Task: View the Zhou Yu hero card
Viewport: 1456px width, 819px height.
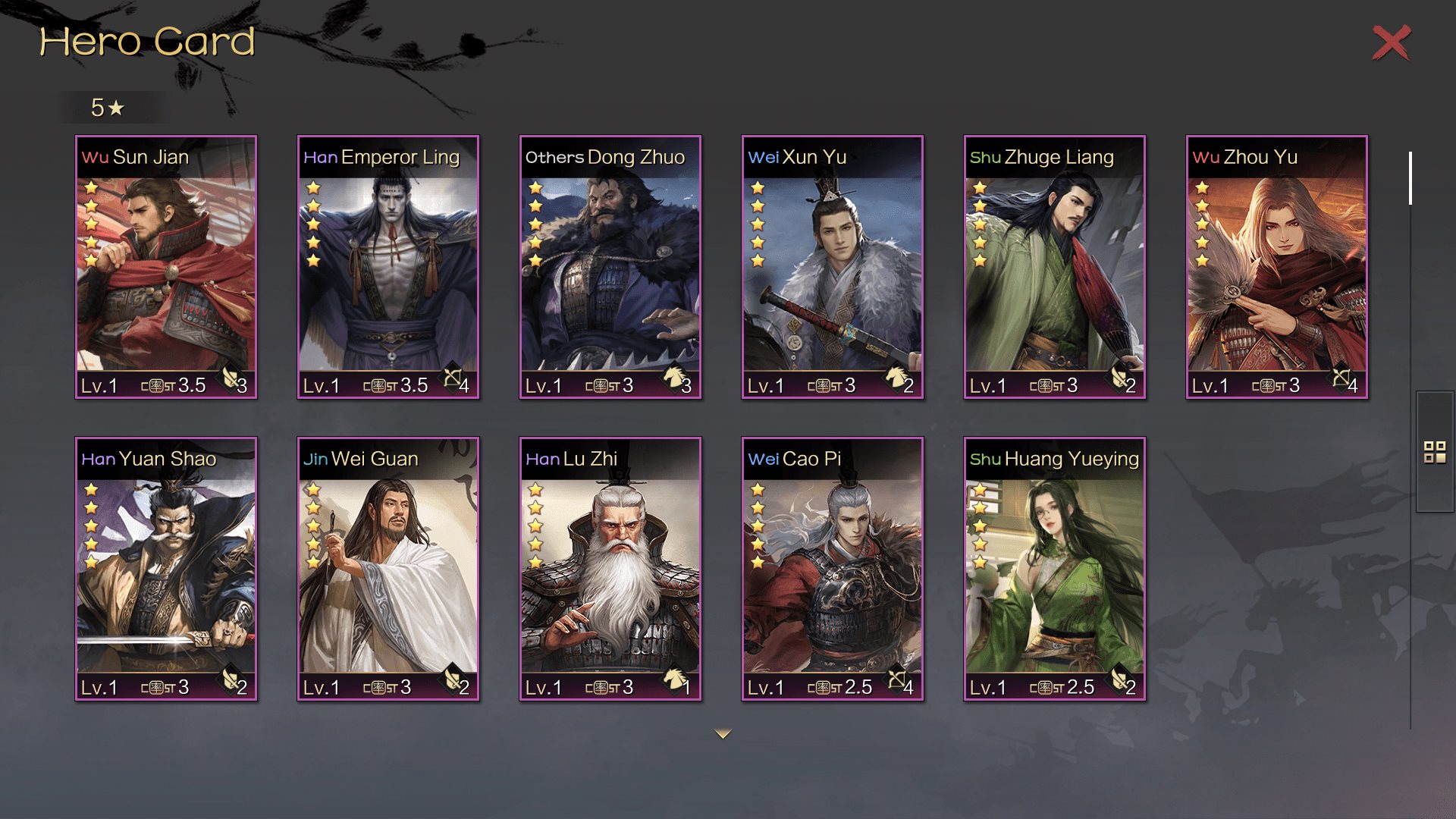Action: pos(1277,267)
